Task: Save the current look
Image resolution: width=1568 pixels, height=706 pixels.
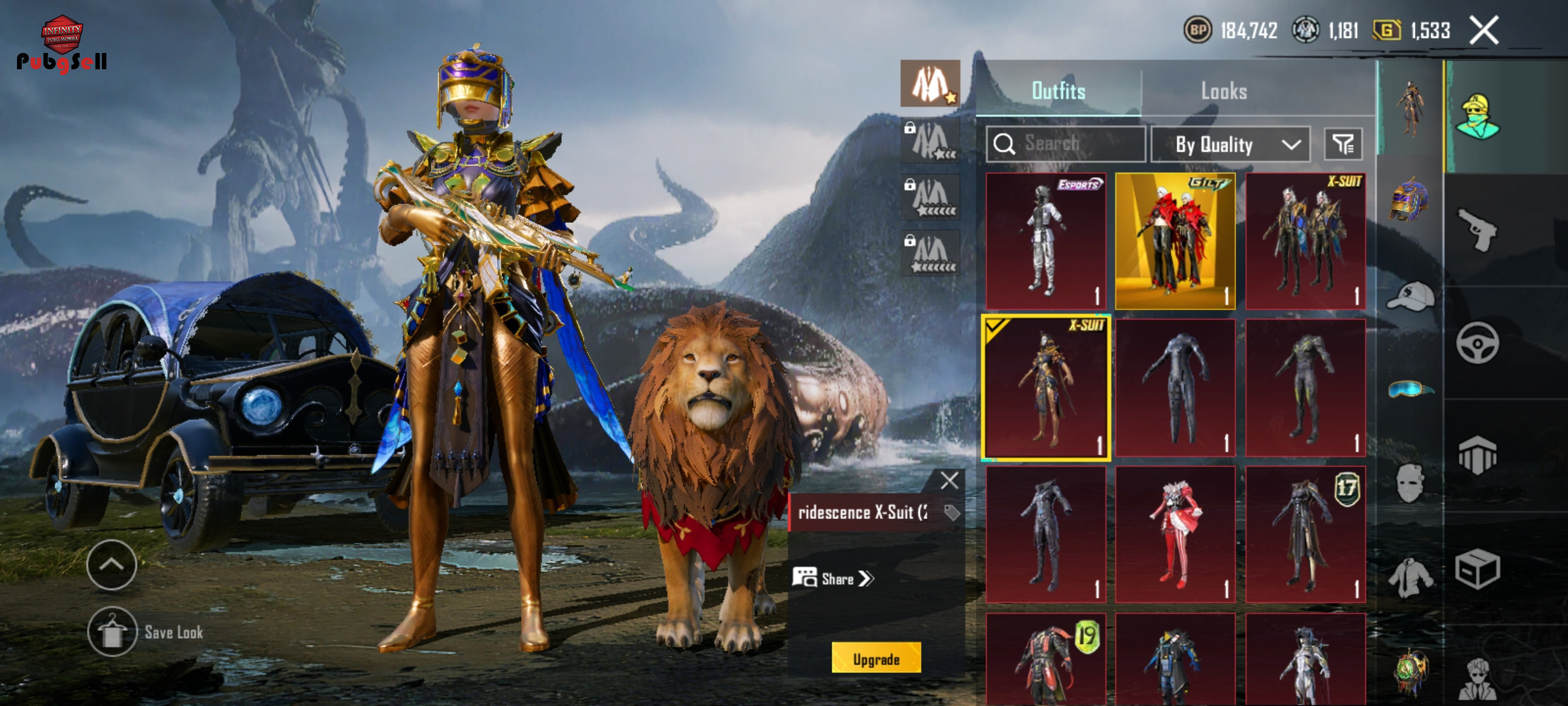Action: click(x=112, y=632)
